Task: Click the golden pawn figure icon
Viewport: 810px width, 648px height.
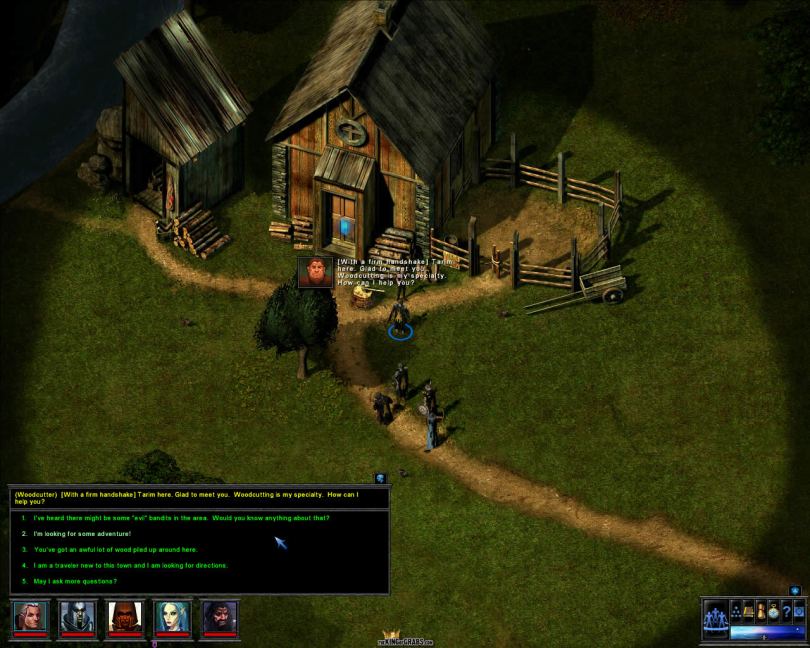Action: pyautogui.click(x=761, y=610)
